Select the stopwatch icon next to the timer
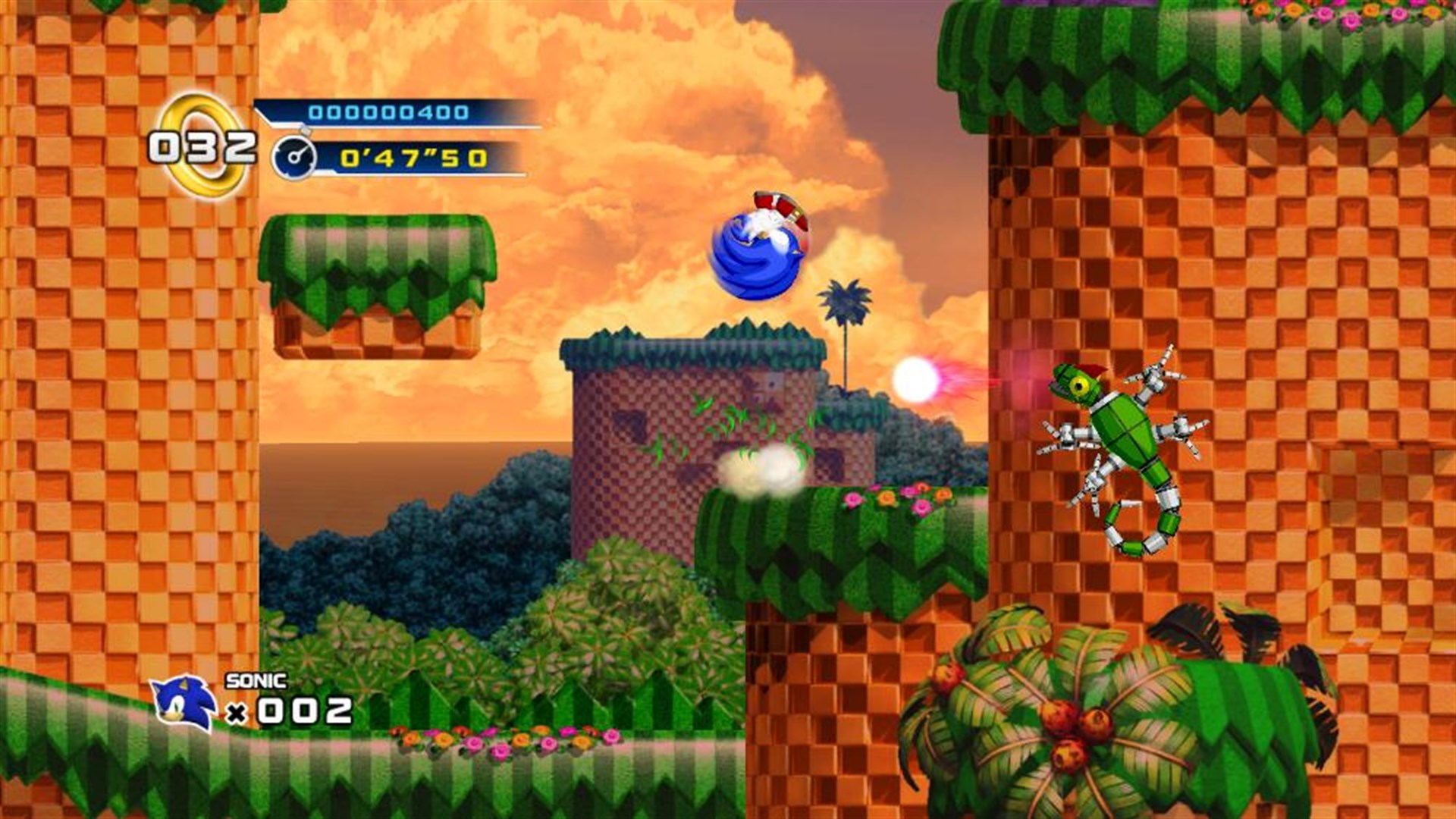1456x819 pixels. pyautogui.click(x=296, y=155)
